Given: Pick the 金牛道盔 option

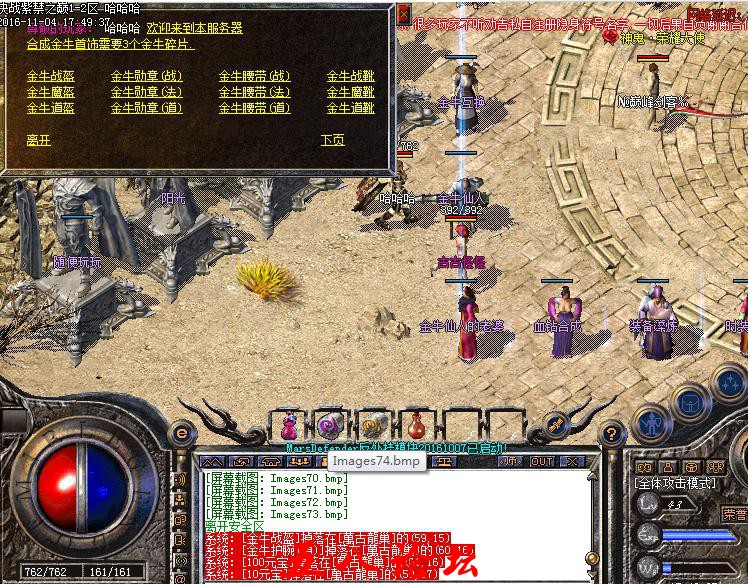Looking at the screenshot, I should coord(50,108).
